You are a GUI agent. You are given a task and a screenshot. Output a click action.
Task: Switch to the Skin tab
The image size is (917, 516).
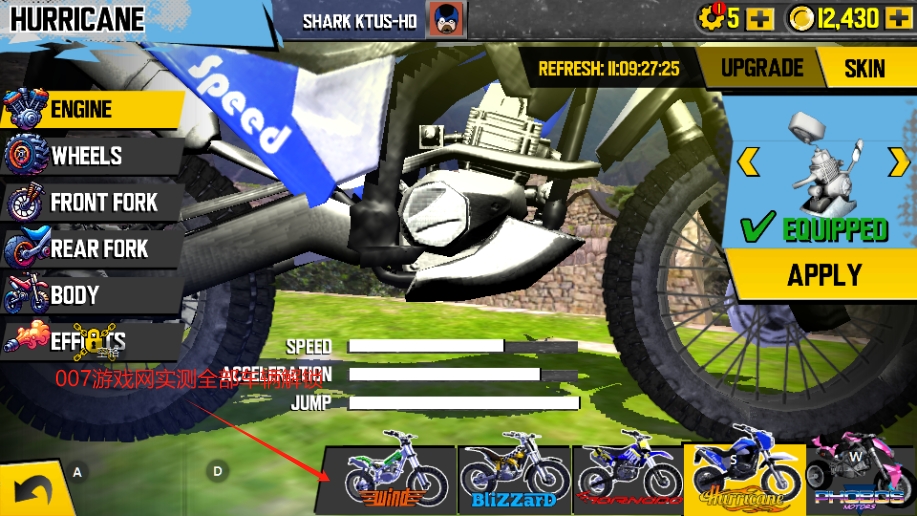click(x=864, y=68)
